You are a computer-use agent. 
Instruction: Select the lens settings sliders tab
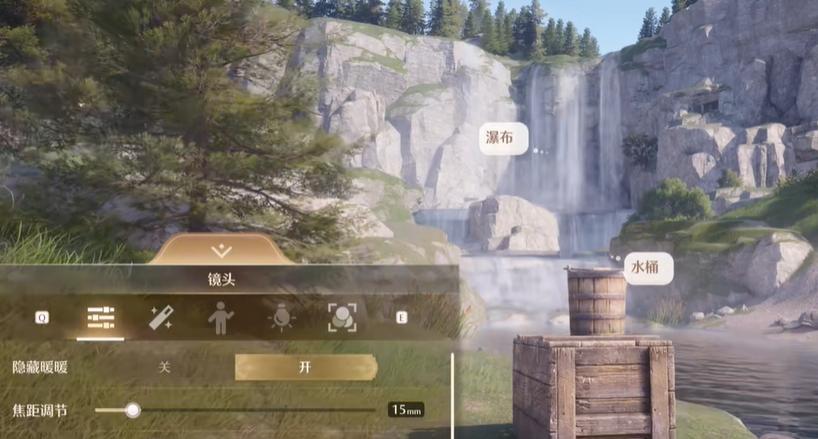[101, 318]
